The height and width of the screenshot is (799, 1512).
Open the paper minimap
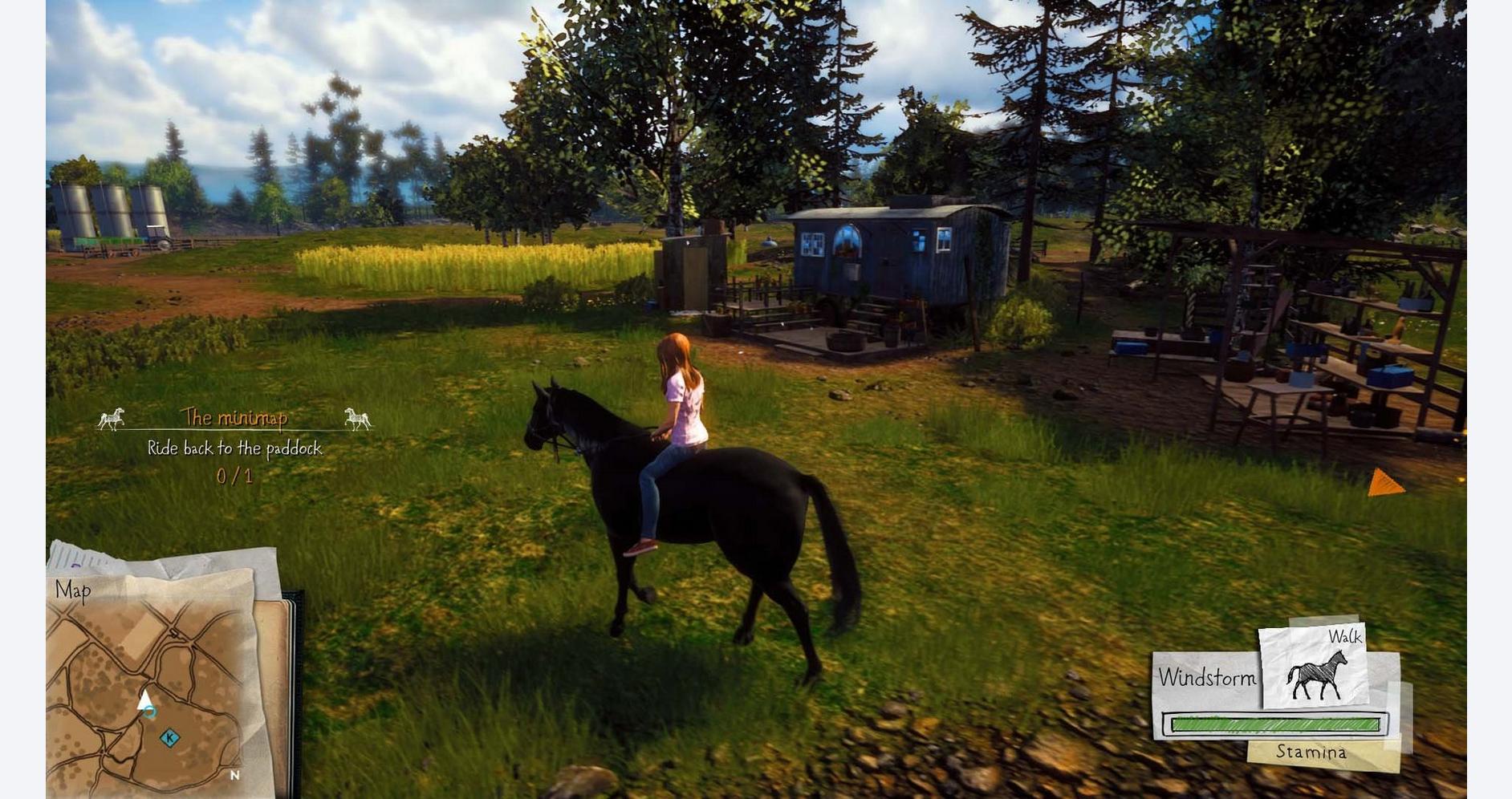(x=152, y=682)
